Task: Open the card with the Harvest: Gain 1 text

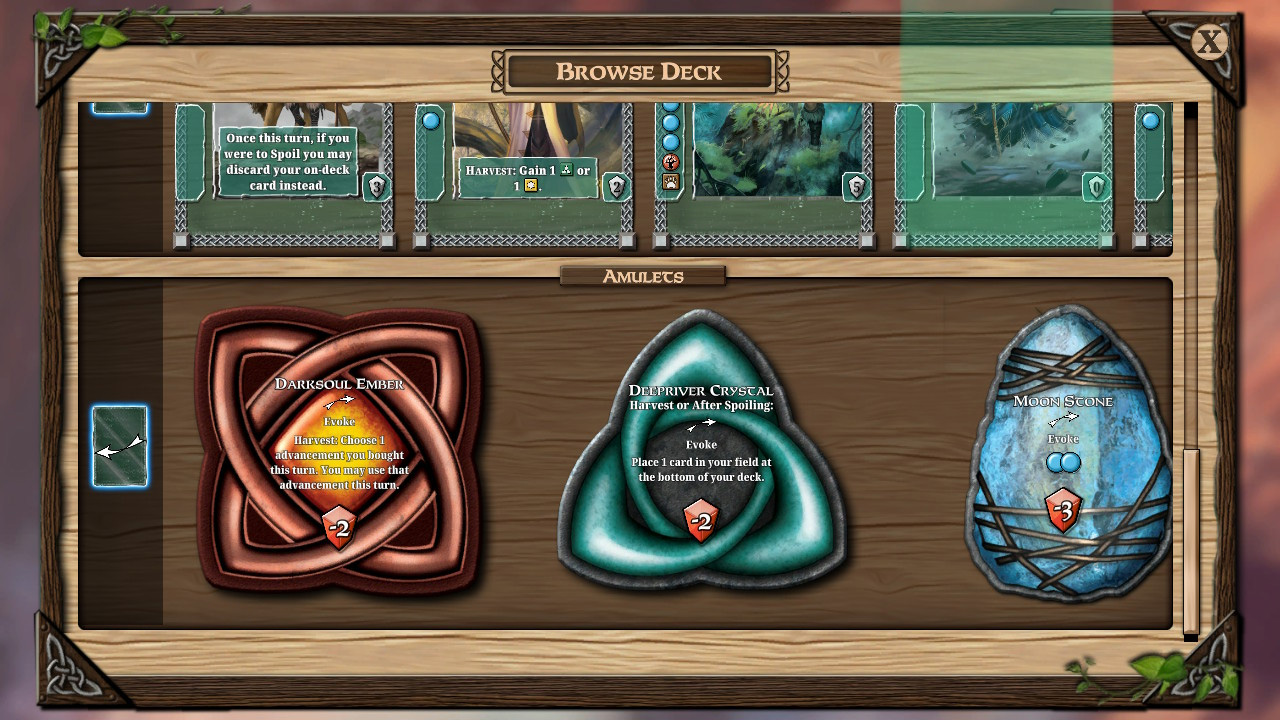Action: [x=527, y=175]
